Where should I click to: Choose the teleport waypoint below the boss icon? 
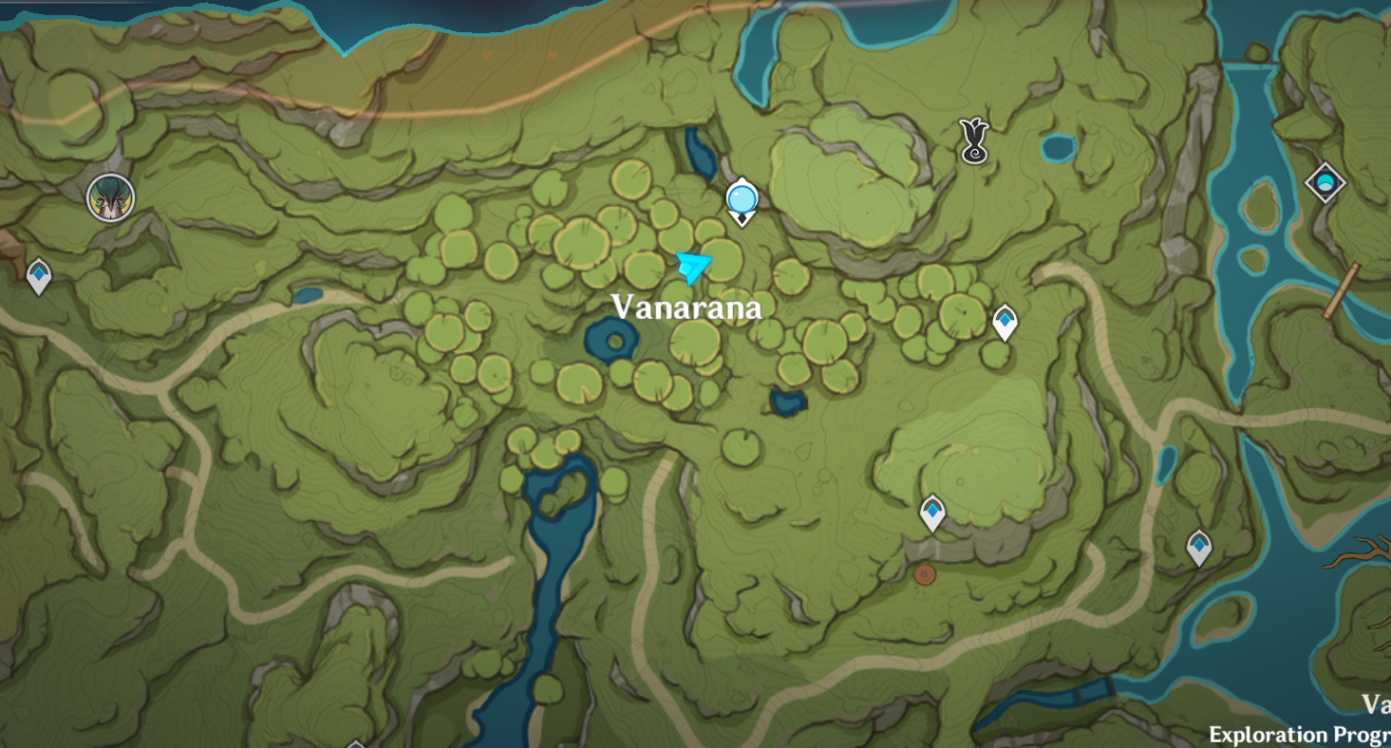tap(38, 275)
